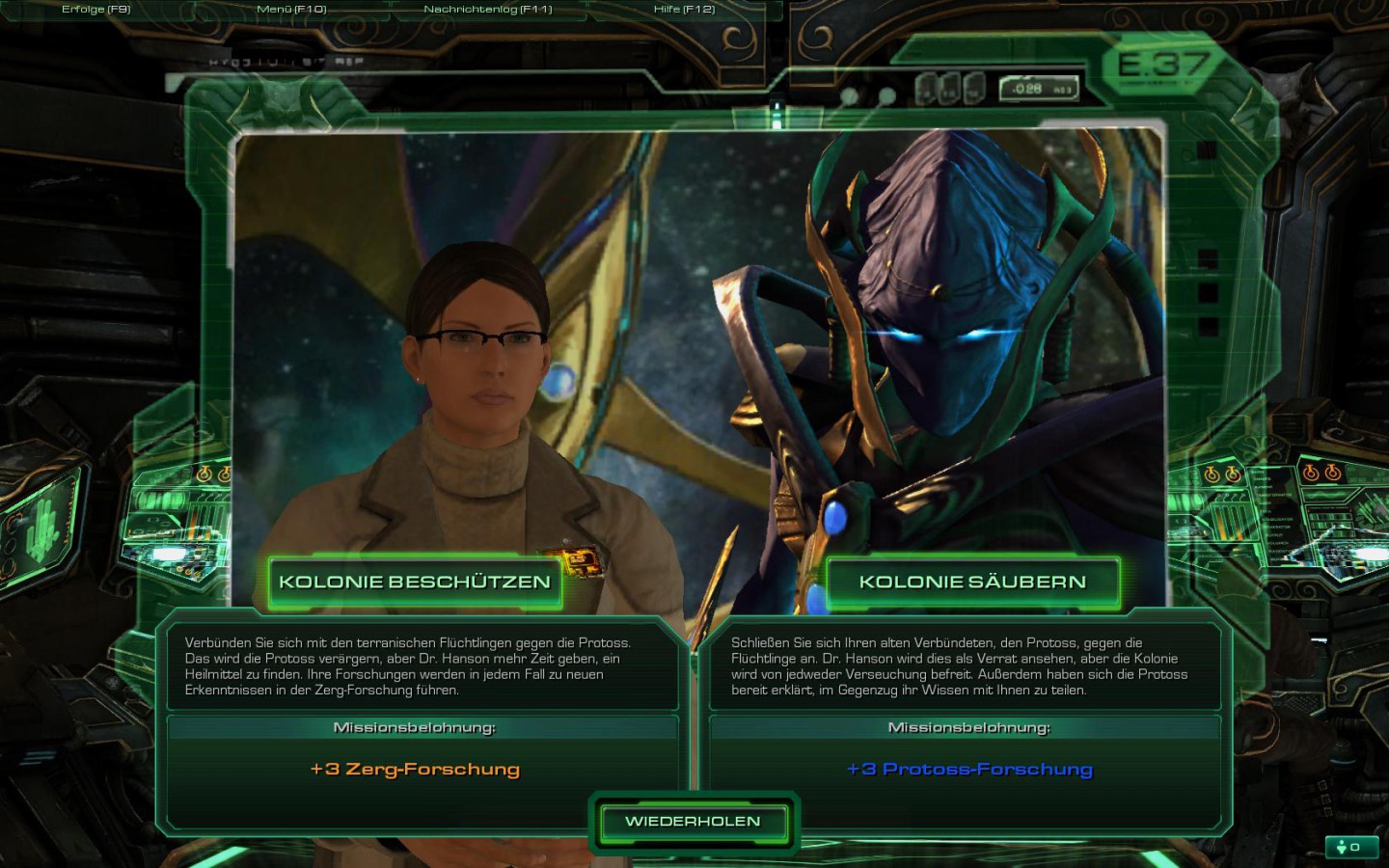
Task: Open the Erfolge (F9) menu
Action: click(x=95, y=10)
